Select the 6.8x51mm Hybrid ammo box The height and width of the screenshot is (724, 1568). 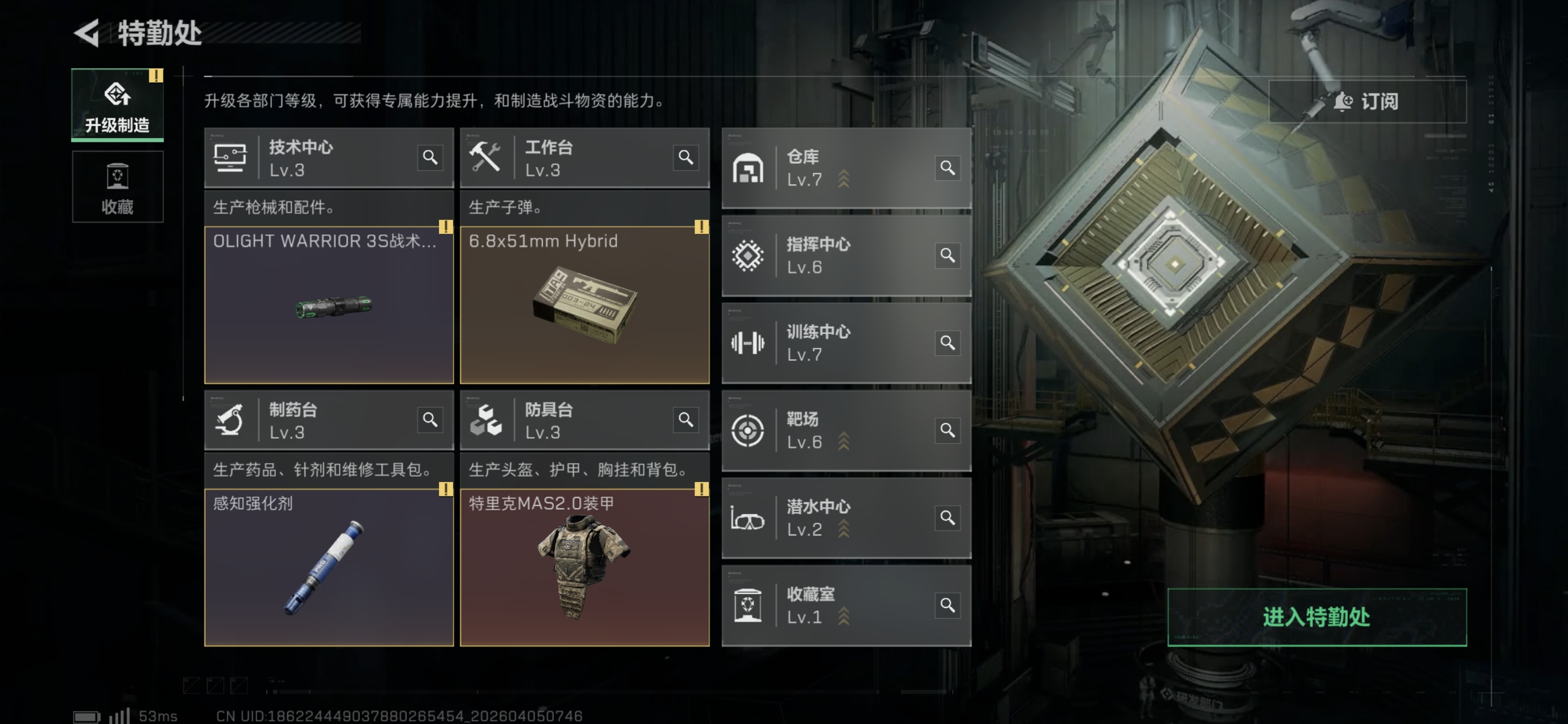[584, 304]
